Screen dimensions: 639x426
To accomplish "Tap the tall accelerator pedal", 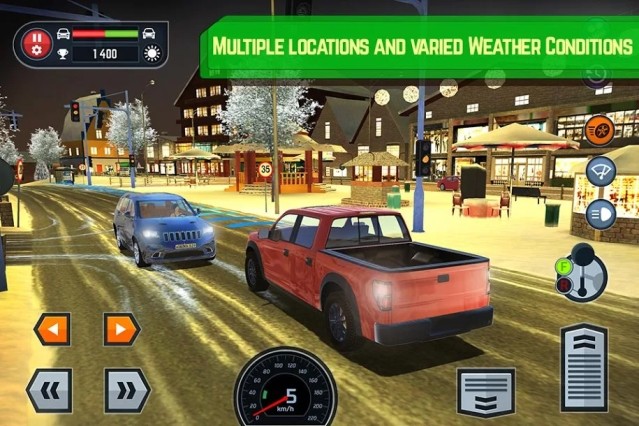I will (x=585, y=366).
